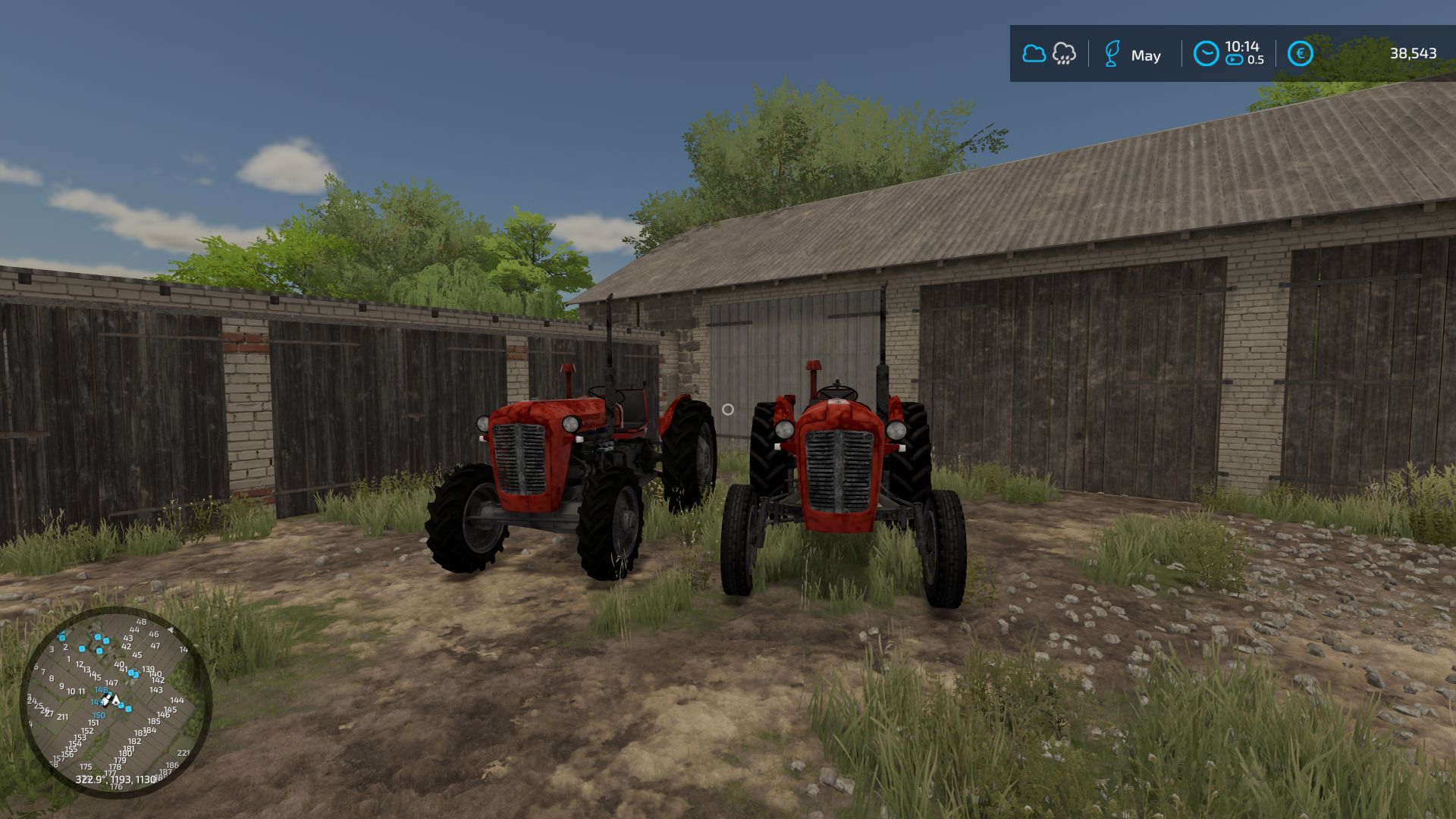Open the circular minimap
Viewport: 1456px width, 819px height.
pyautogui.click(x=115, y=701)
